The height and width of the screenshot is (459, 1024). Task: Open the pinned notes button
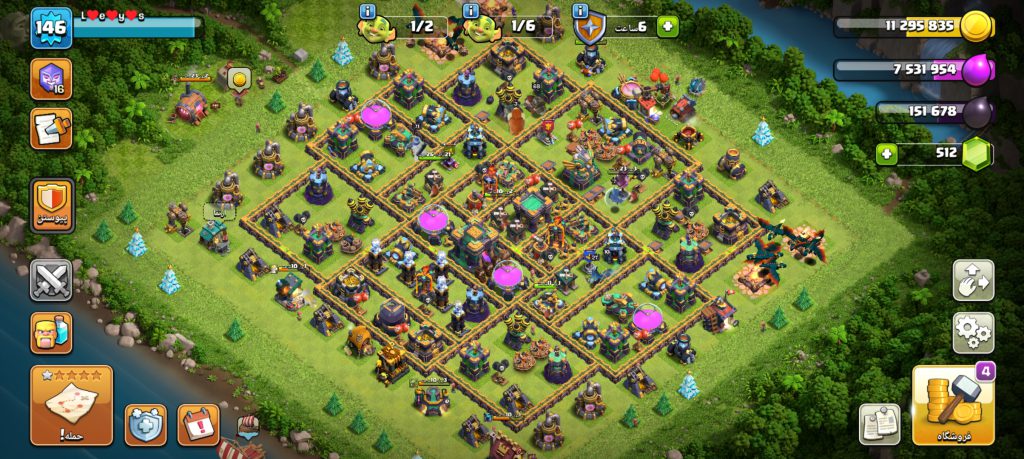(x=880, y=424)
